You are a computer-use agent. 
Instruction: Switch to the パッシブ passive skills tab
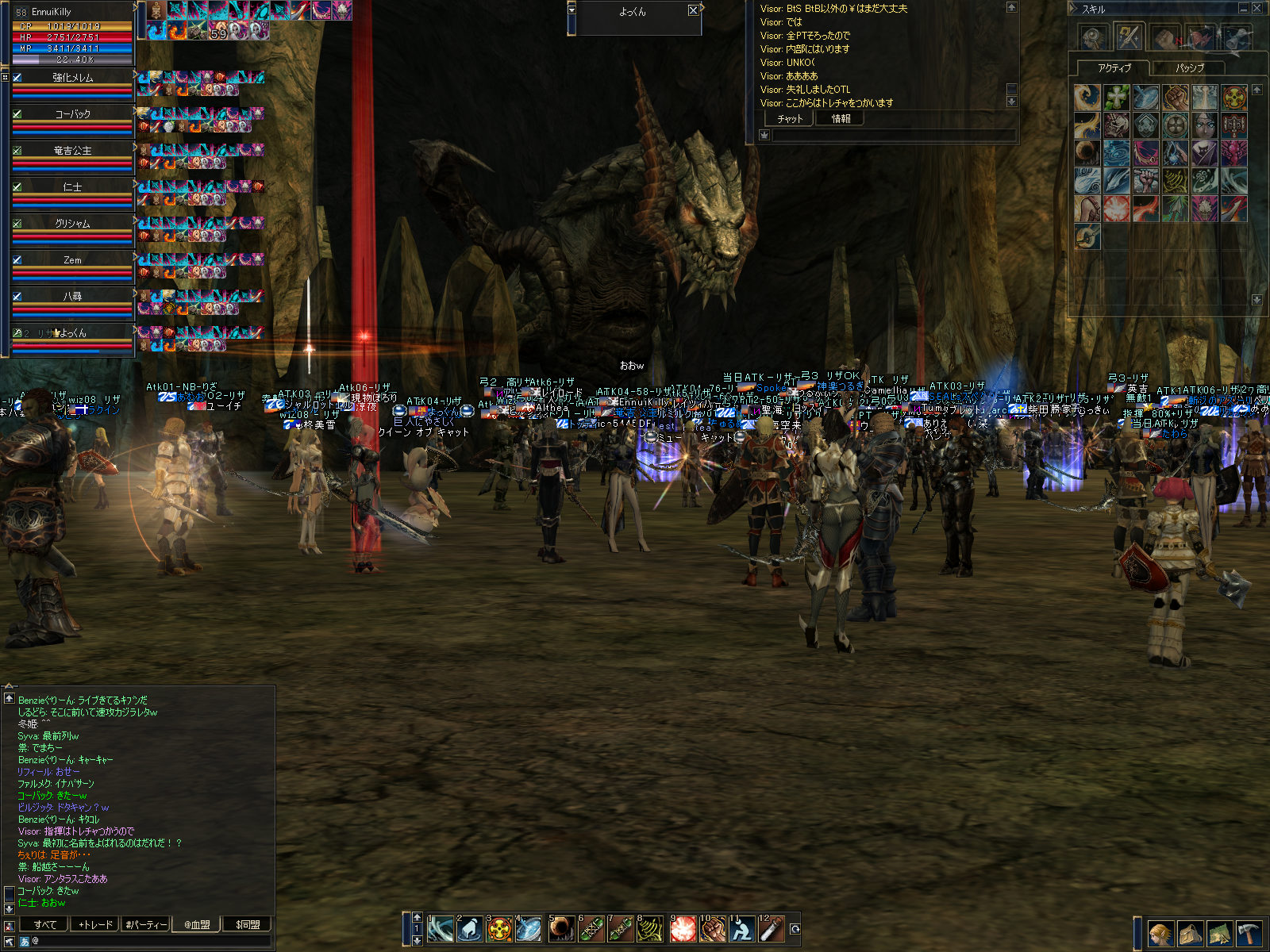(1189, 68)
